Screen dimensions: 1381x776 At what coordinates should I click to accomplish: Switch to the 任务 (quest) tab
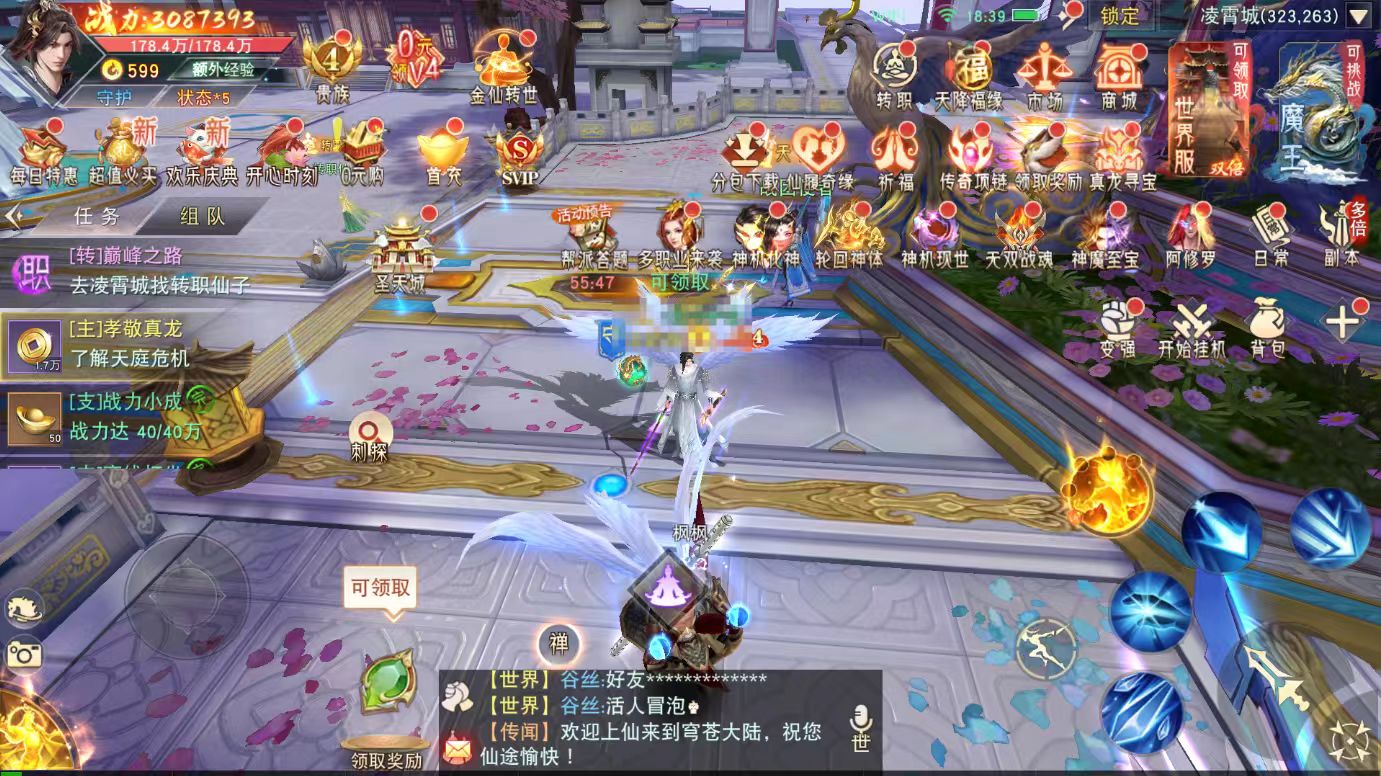pos(98,218)
